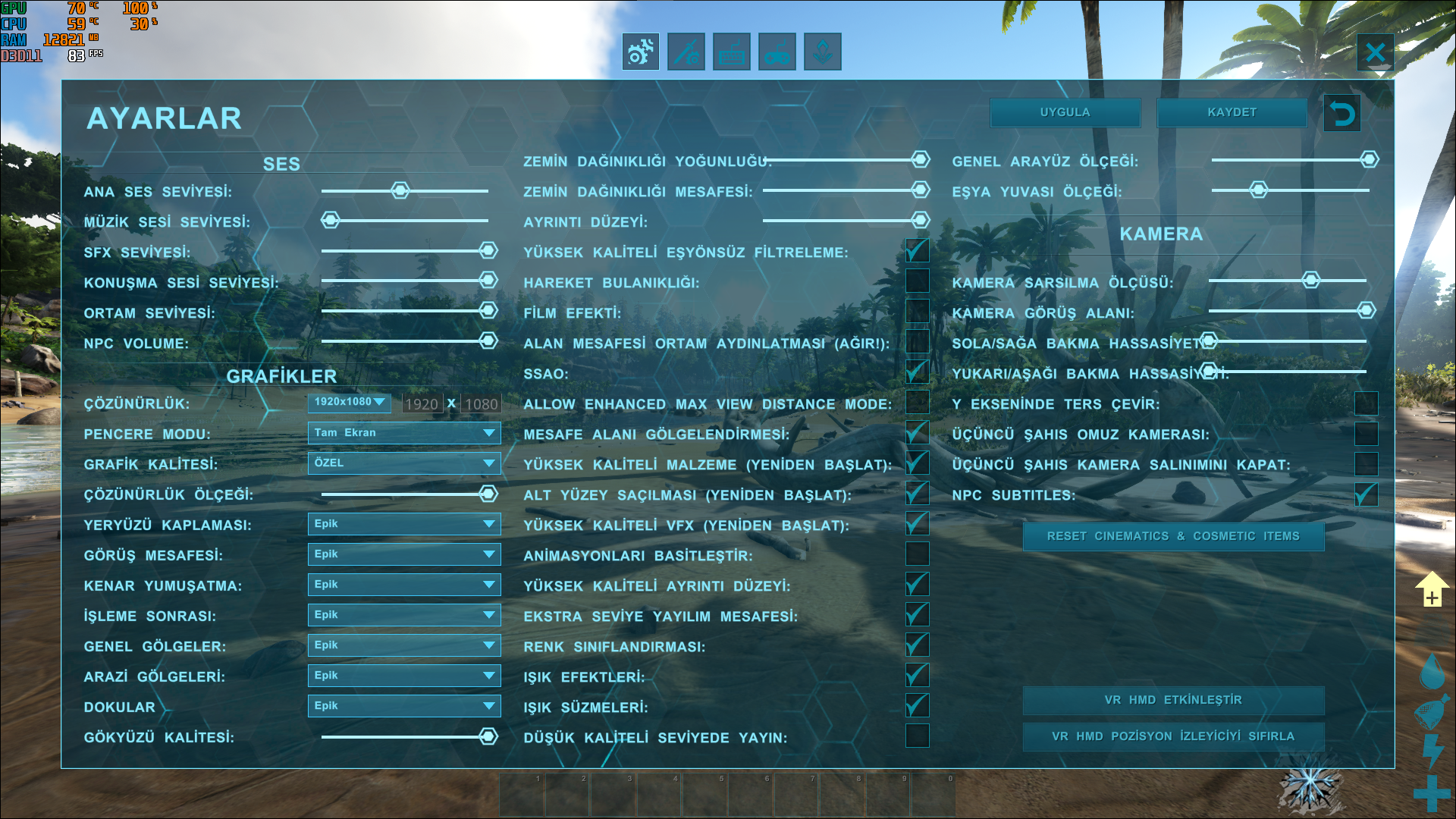1456x819 pixels.
Task: Disable the SSAO checkbox
Action: [917, 372]
